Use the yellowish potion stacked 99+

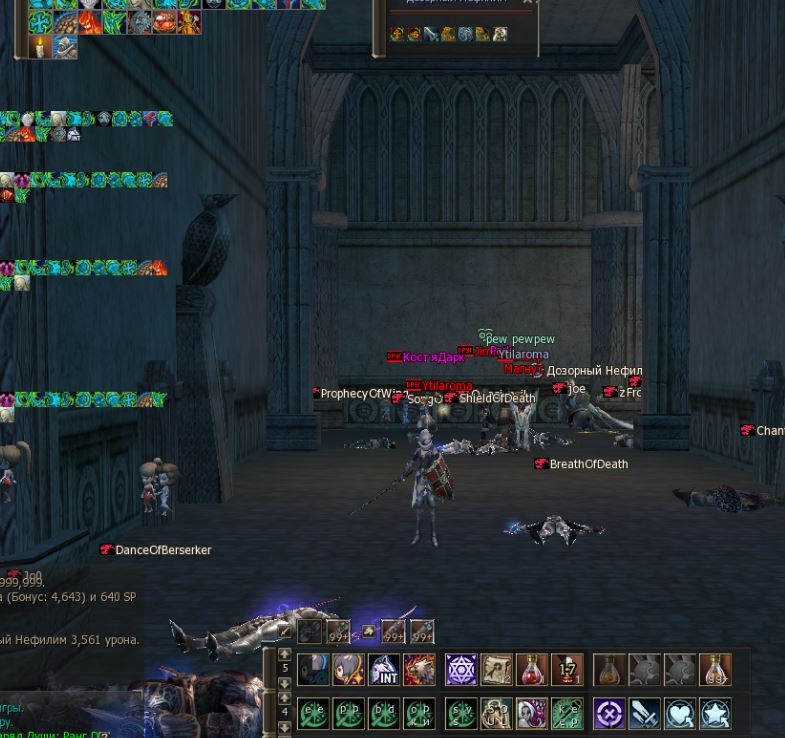714,670
